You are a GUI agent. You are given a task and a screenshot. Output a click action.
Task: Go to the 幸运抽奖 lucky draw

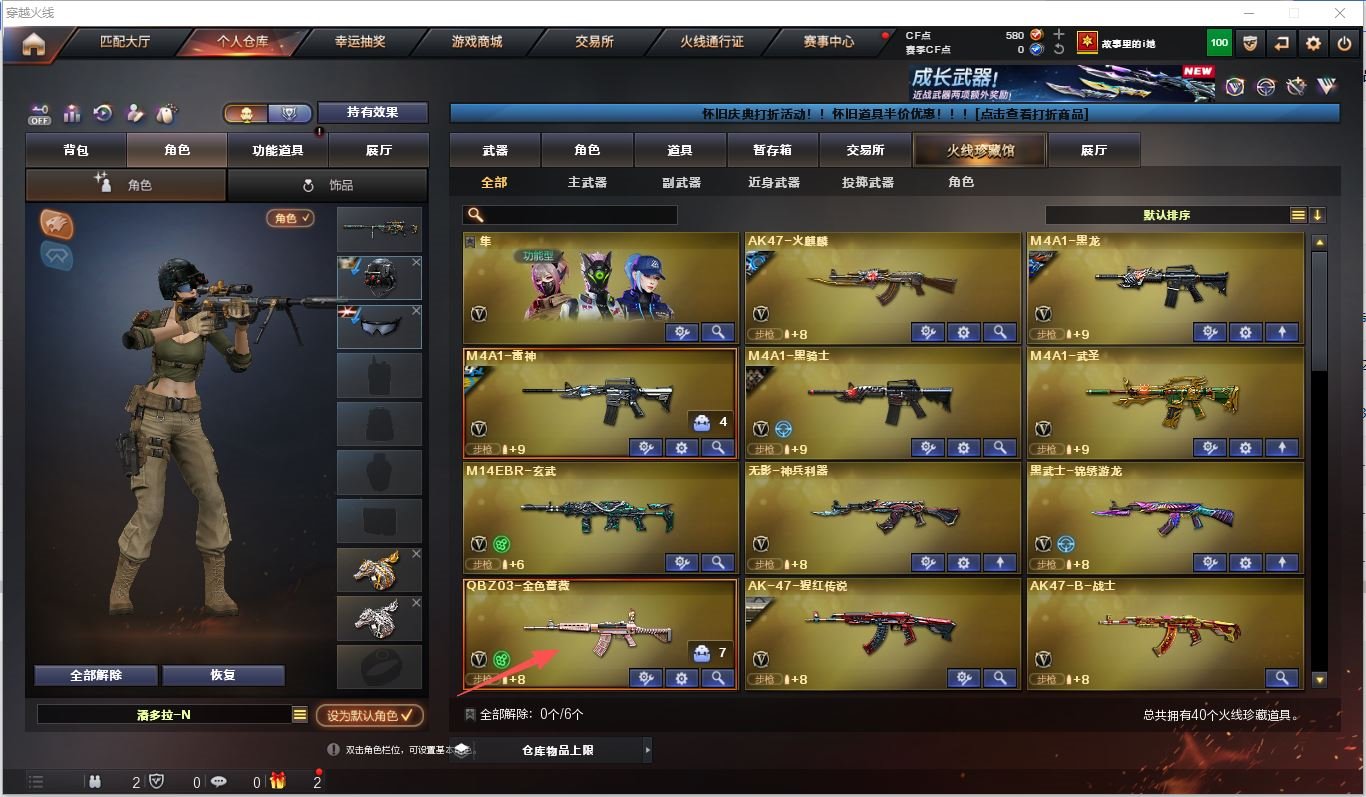pos(360,42)
